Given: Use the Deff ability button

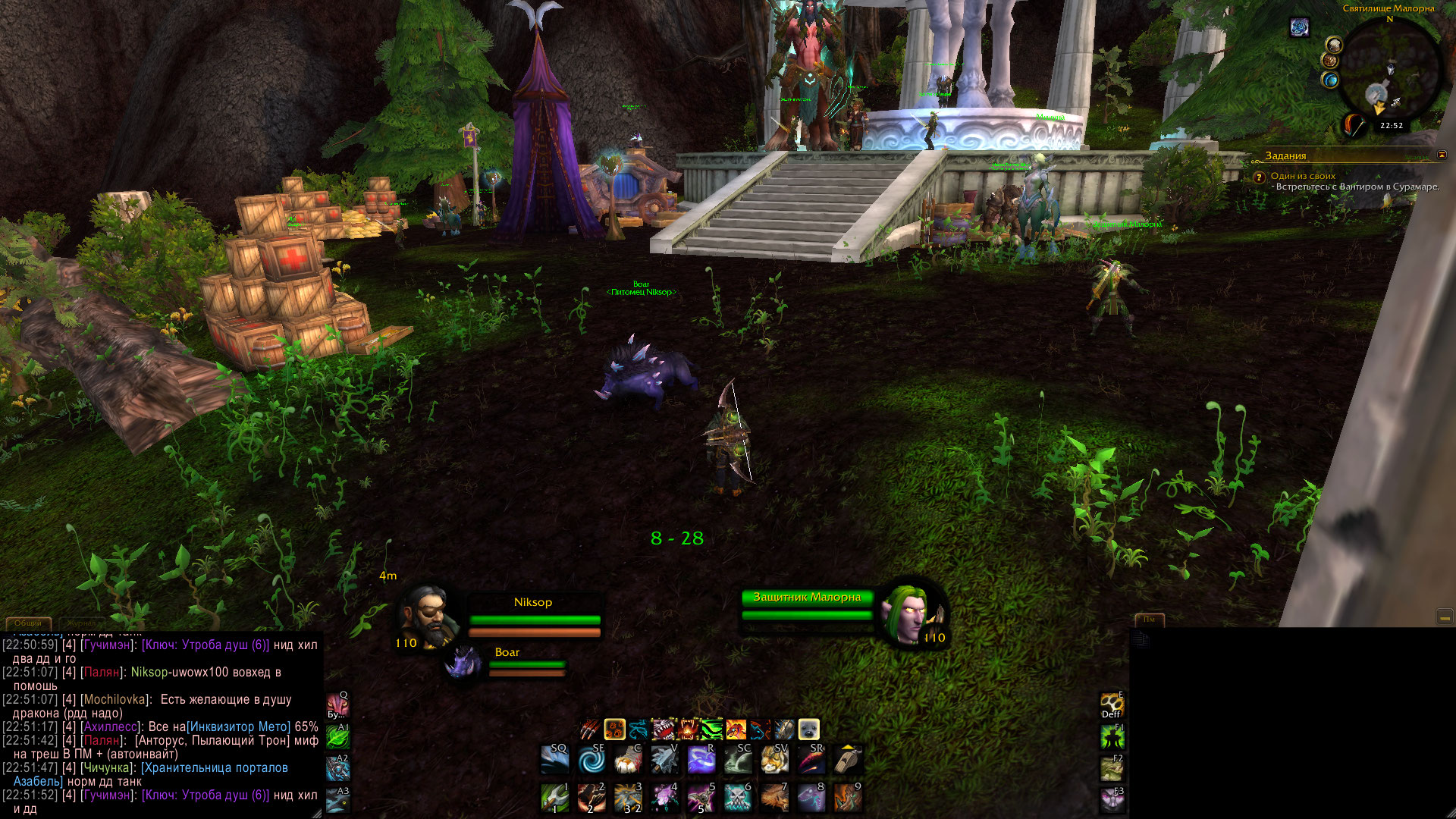Looking at the screenshot, I should 1111,704.
